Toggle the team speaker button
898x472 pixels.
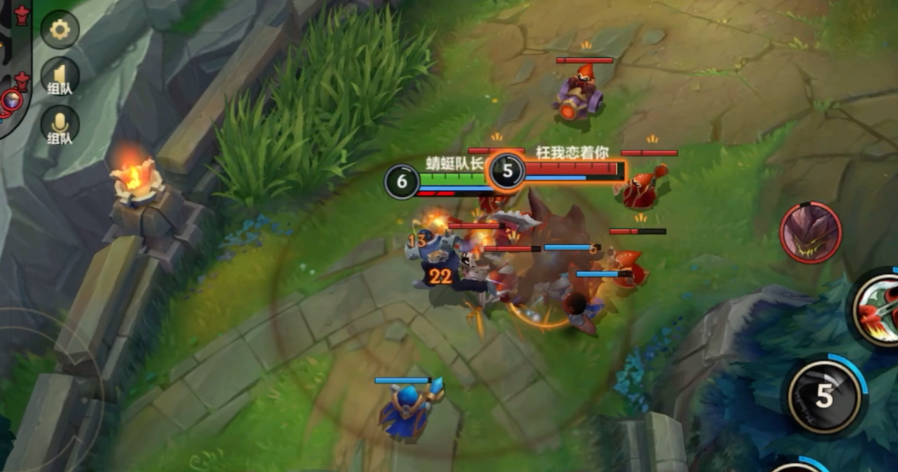[x=60, y=78]
